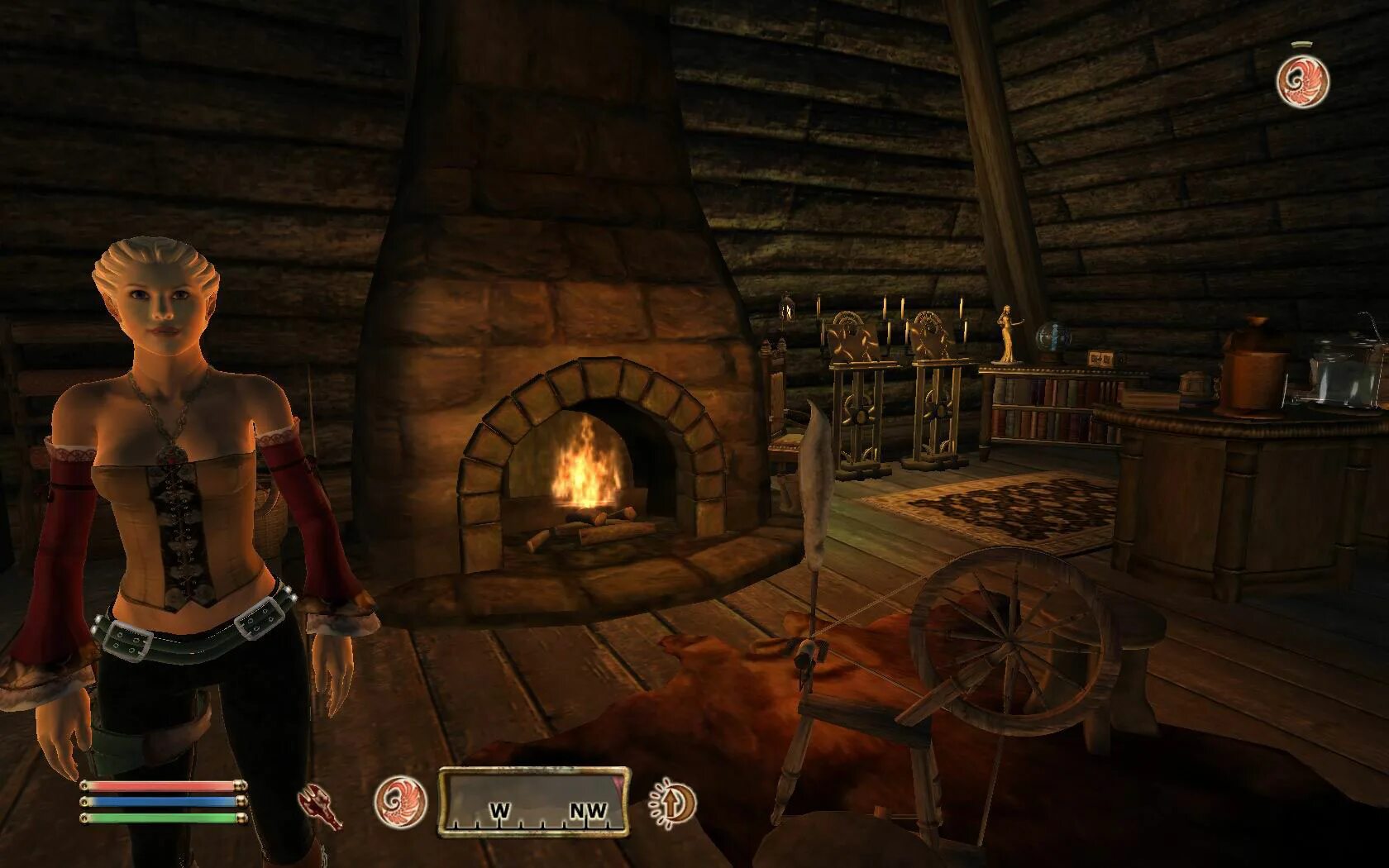
Task: Activate the sun and moon arrow icon
Action: point(672,802)
